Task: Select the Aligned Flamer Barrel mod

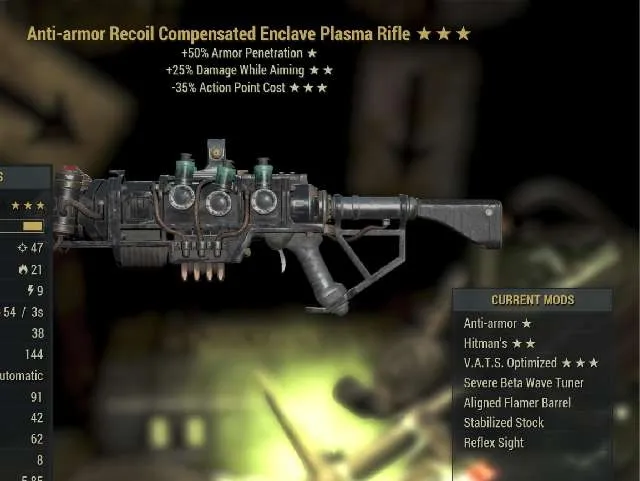Action: click(517, 403)
